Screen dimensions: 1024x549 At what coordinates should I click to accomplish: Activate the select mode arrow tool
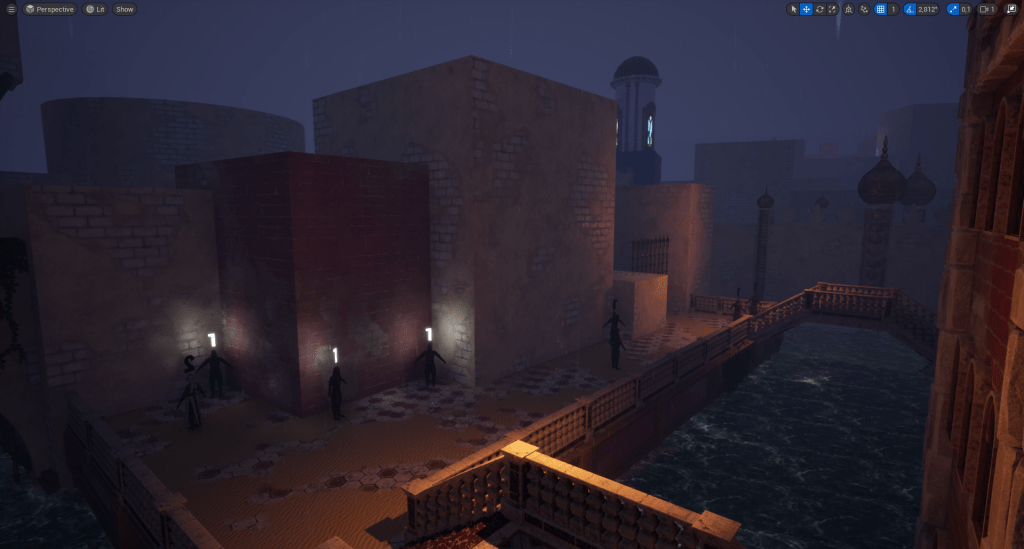coord(794,9)
